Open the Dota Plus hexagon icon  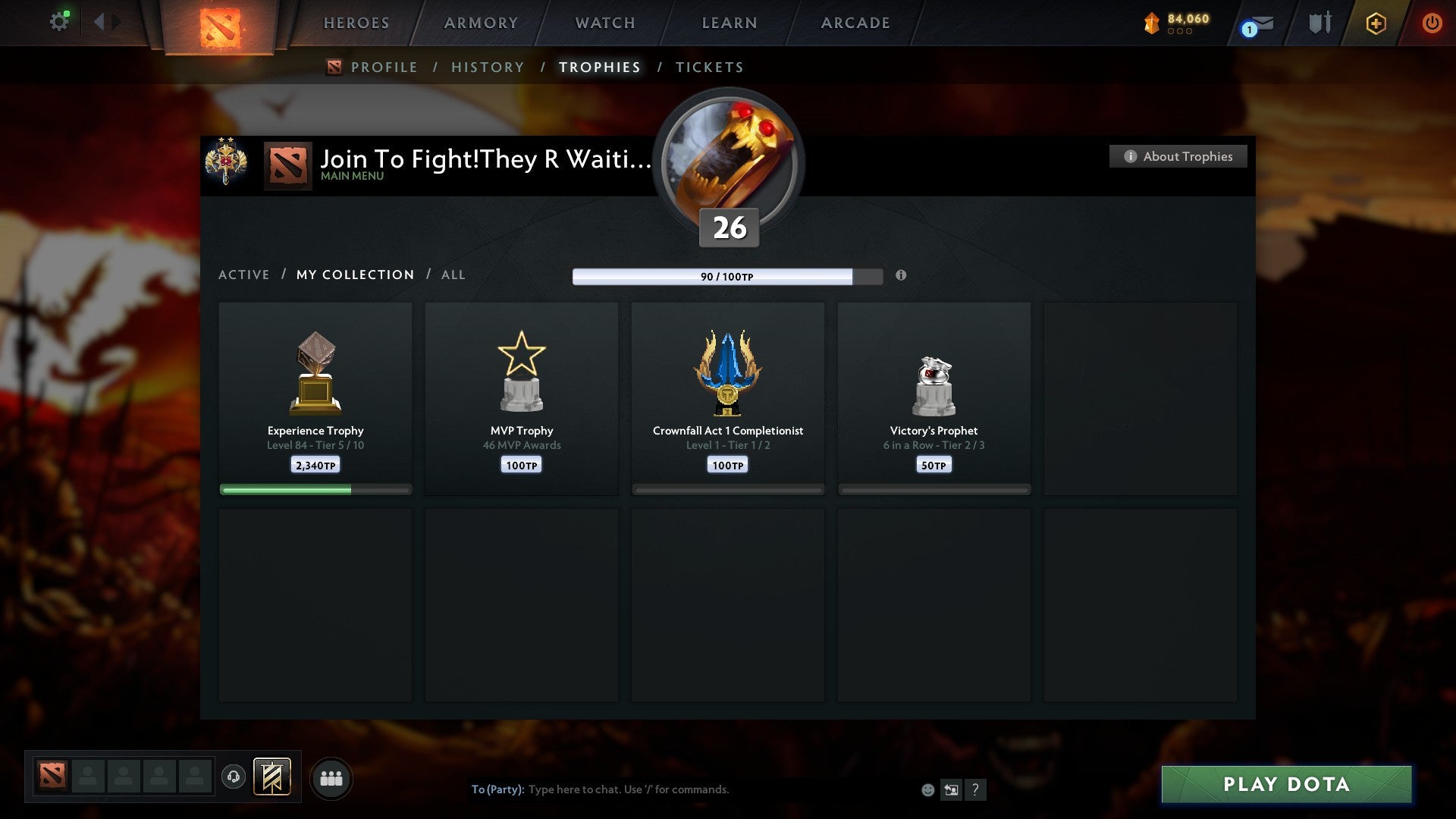pyautogui.click(x=1375, y=23)
